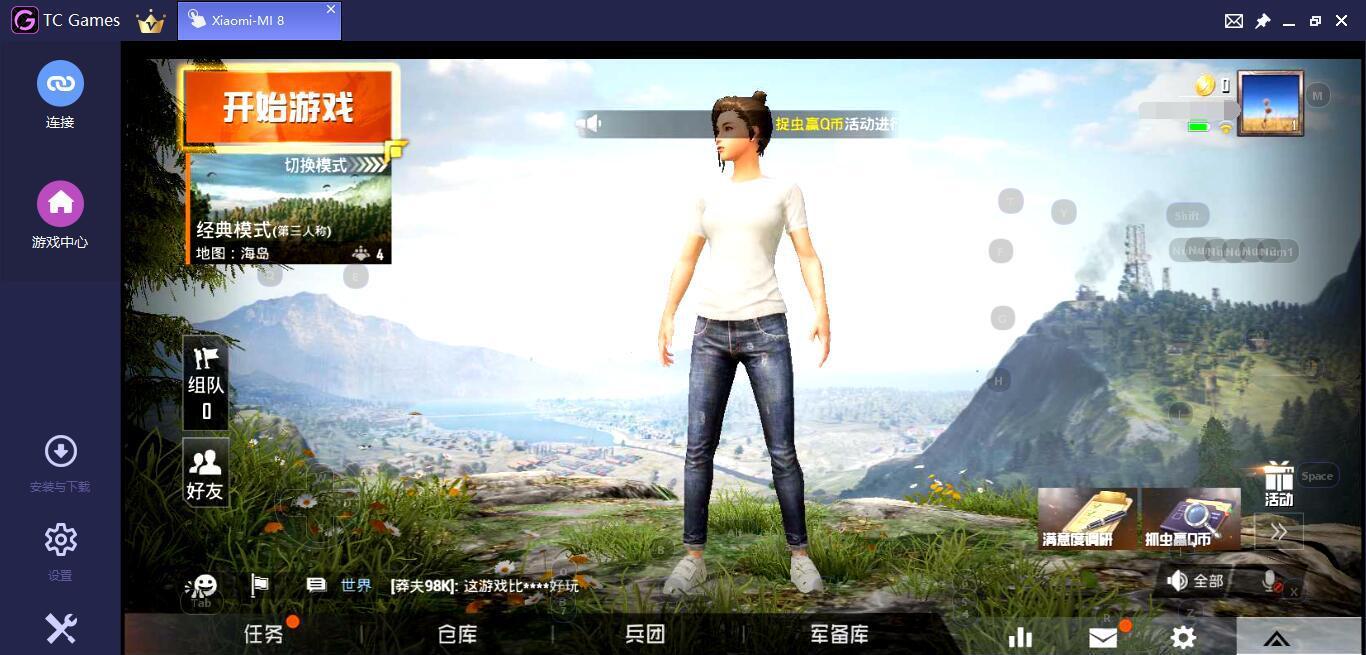This screenshot has width=1366, height=655.
Task: Open the gear settings in bottom bar
Action: [x=1183, y=637]
